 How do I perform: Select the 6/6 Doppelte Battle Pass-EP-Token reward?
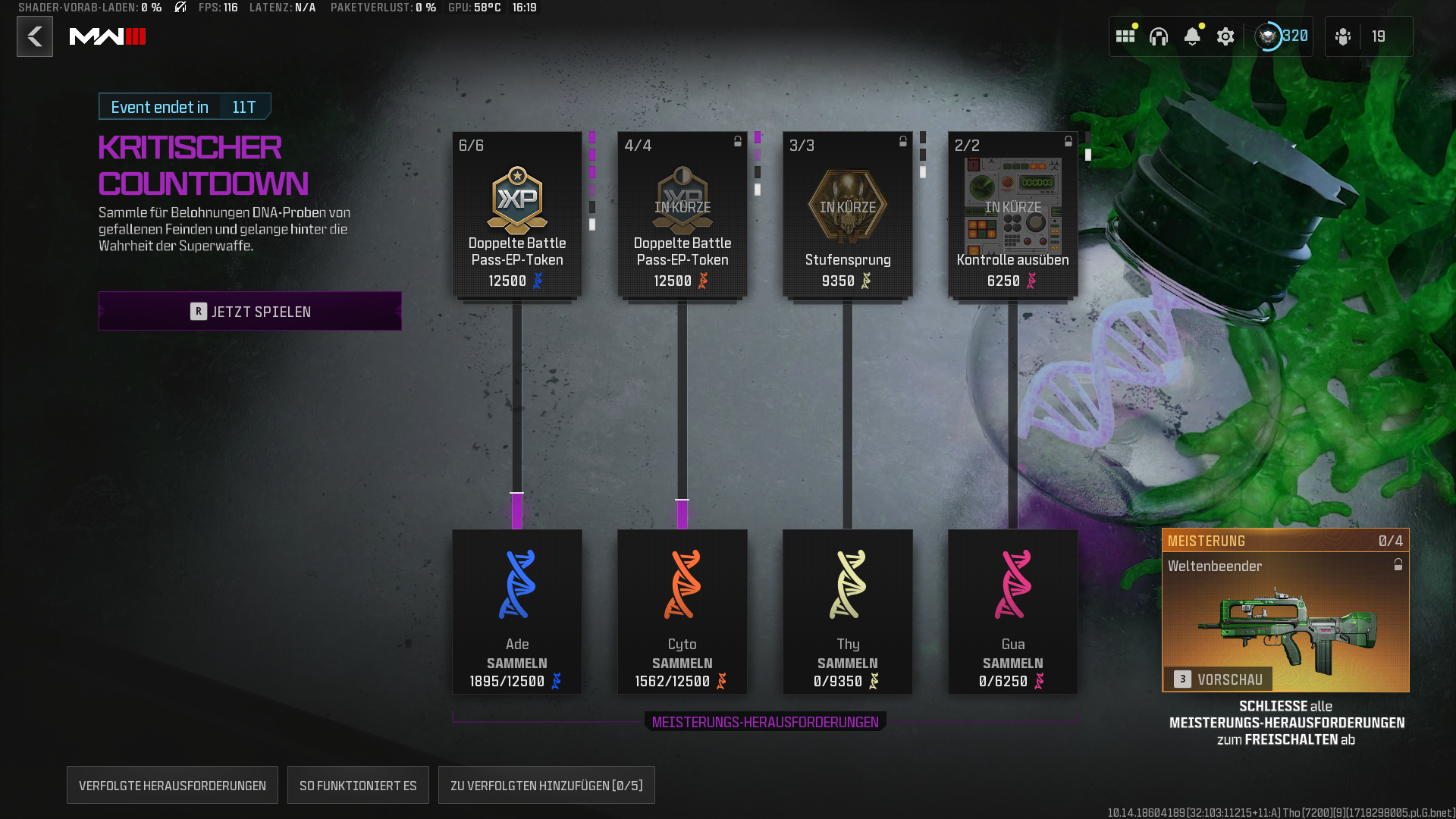517,215
